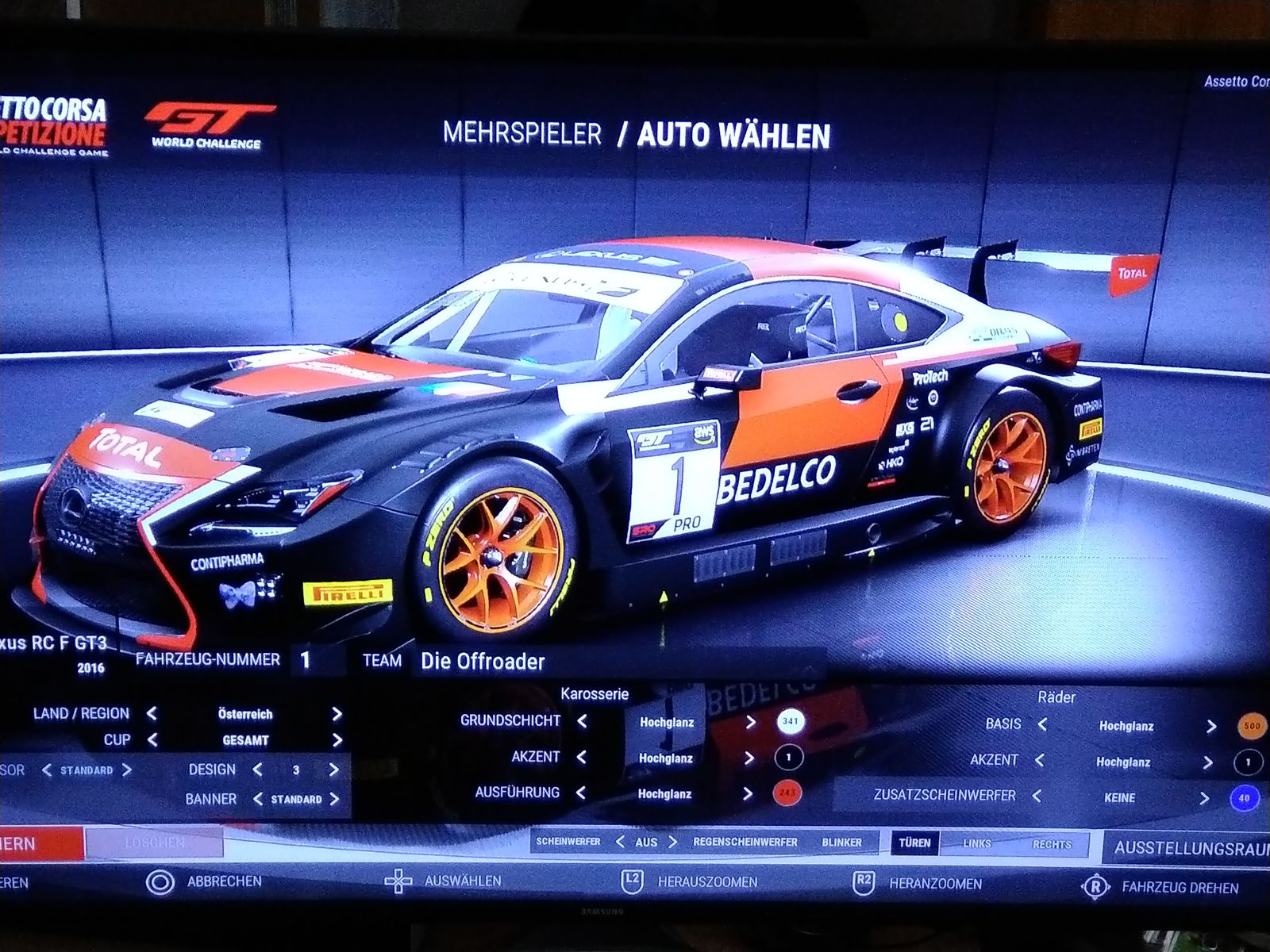This screenshot has height=952, width=1270.
Task: Pick the orange 500 wheel Basis color
Action: [1251, 726]
